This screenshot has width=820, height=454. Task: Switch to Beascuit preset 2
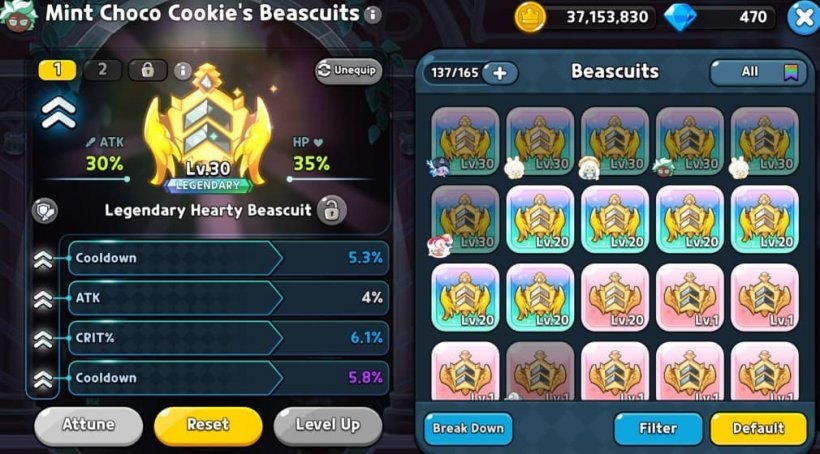point(102,70)
